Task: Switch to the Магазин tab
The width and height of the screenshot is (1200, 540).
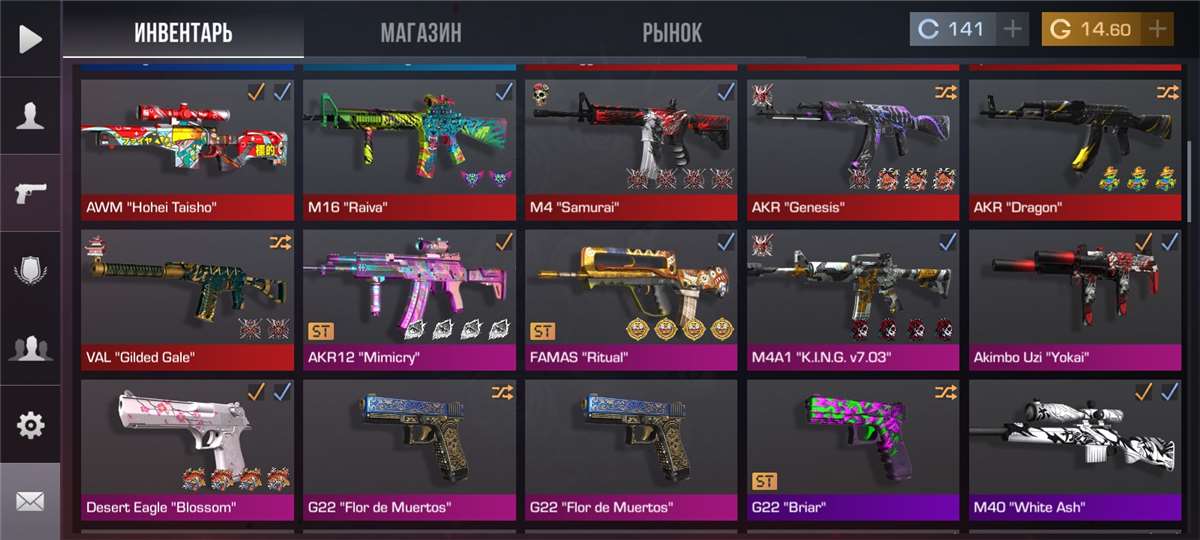Action: coord(420,32)
